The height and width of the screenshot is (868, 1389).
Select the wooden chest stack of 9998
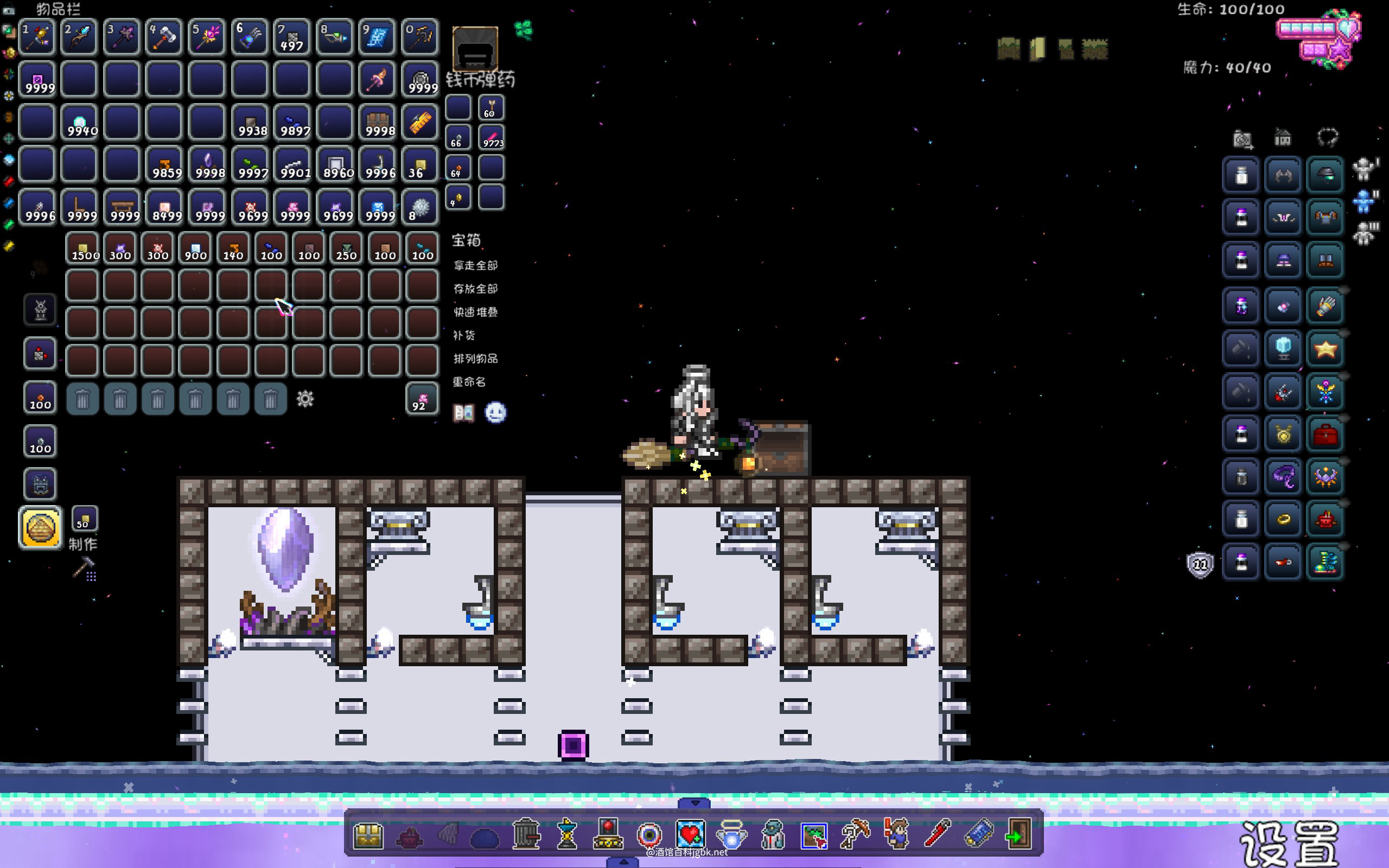click(x=379, y=122)
